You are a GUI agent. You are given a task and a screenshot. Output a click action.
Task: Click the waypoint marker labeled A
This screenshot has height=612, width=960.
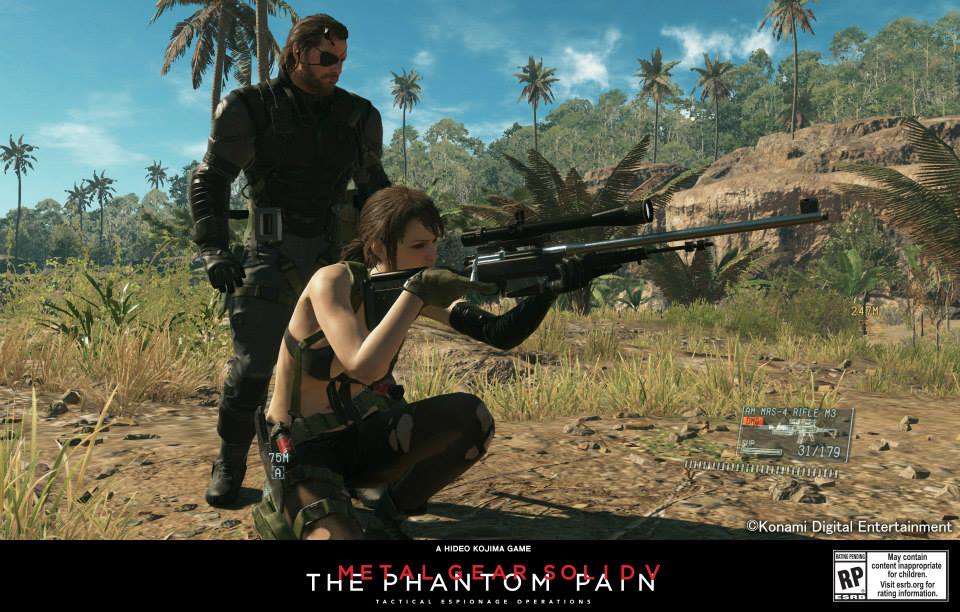click(277, 472)
